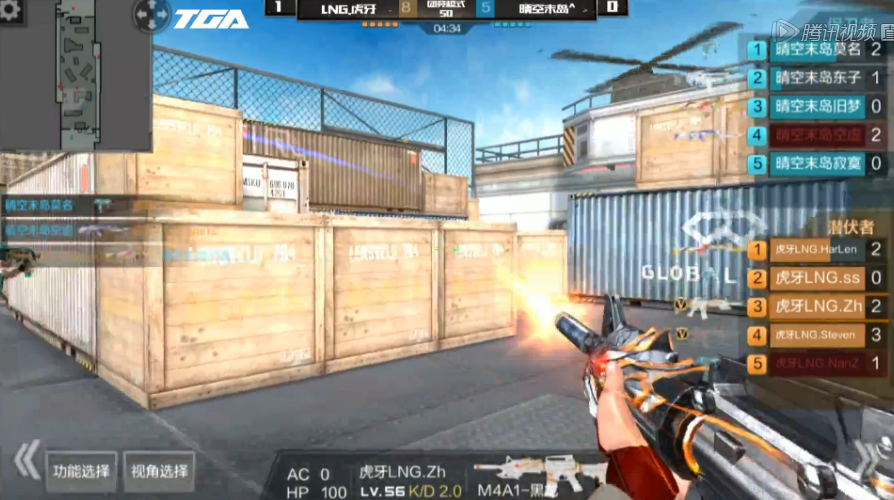Image resolution: width=894 pixels, height=500 pixels.
Task: Select roster row 虎牙LNG.Zh
Action: pyautogui.click(x=816, y=306)
